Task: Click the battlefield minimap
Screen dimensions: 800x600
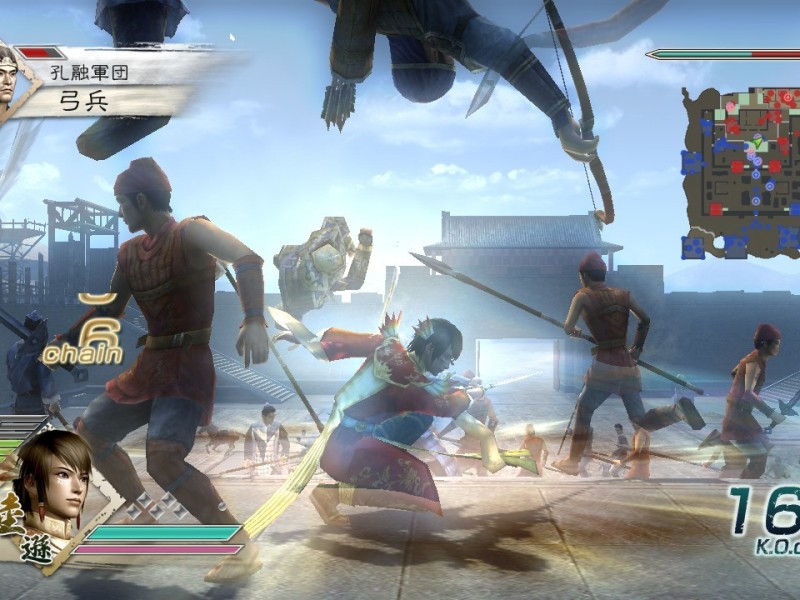Action: pos(740,172)
